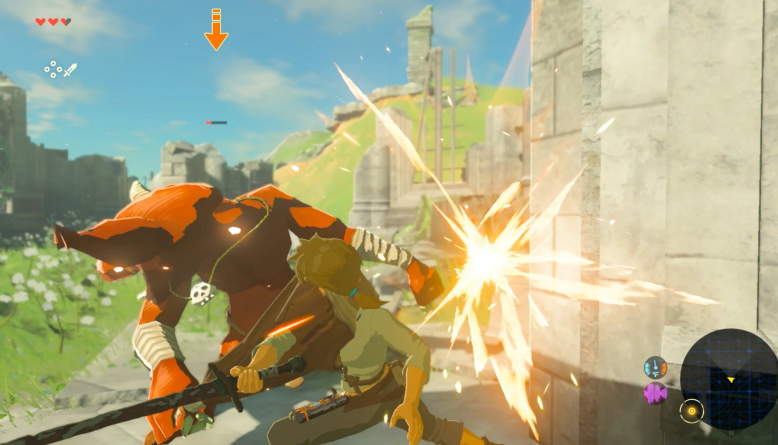The width and height of the screenshot is (778, 445).
Task: Select the glowing yellow sensor icon
Action: tap(691, 410)
